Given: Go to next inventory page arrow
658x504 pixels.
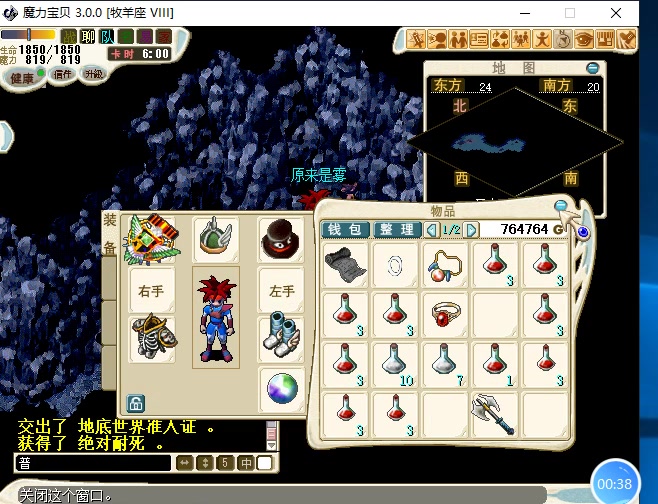Looking at the screenshot, I should pos(472,230).
